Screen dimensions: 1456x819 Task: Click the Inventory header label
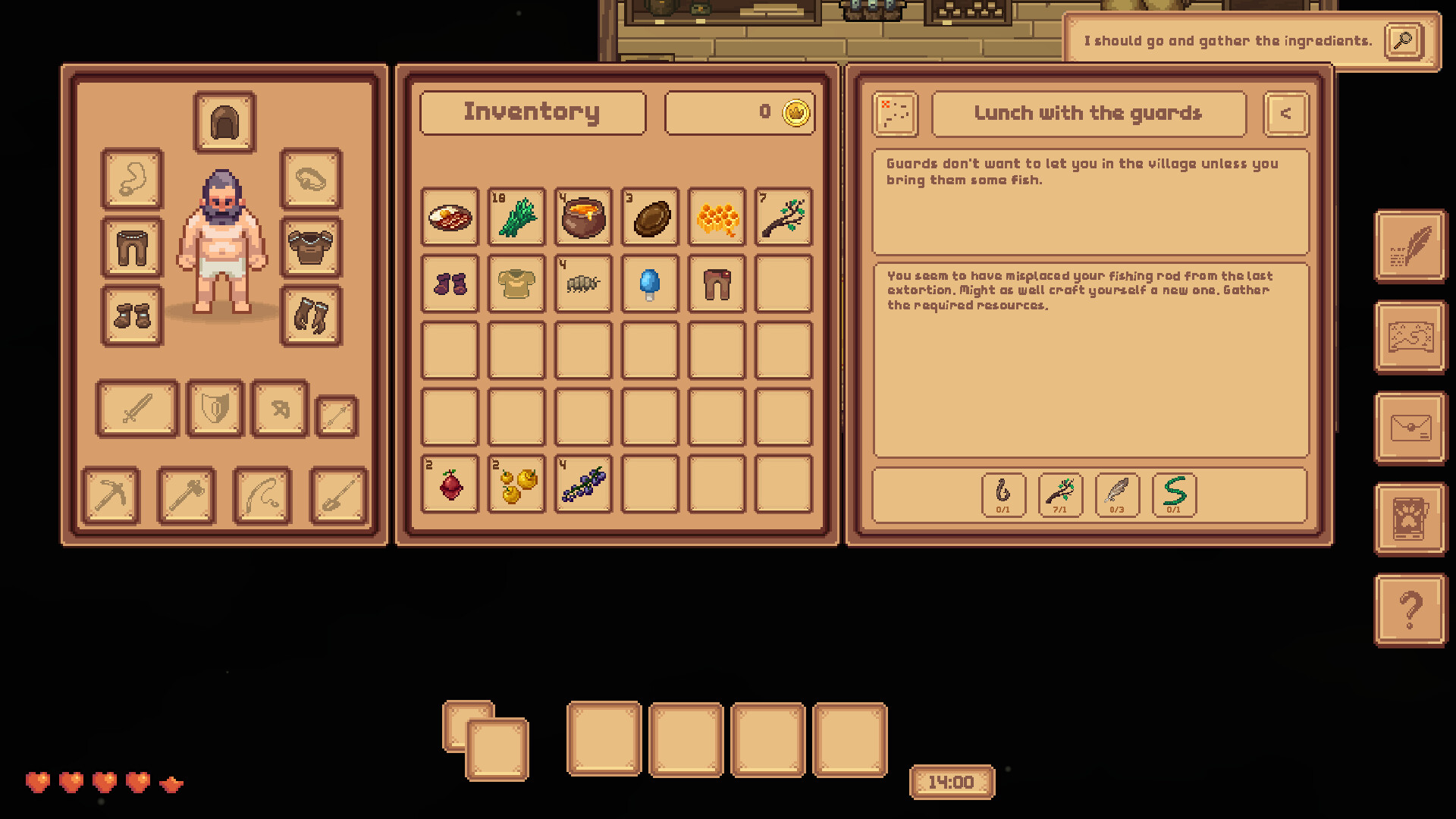(532, 111)
